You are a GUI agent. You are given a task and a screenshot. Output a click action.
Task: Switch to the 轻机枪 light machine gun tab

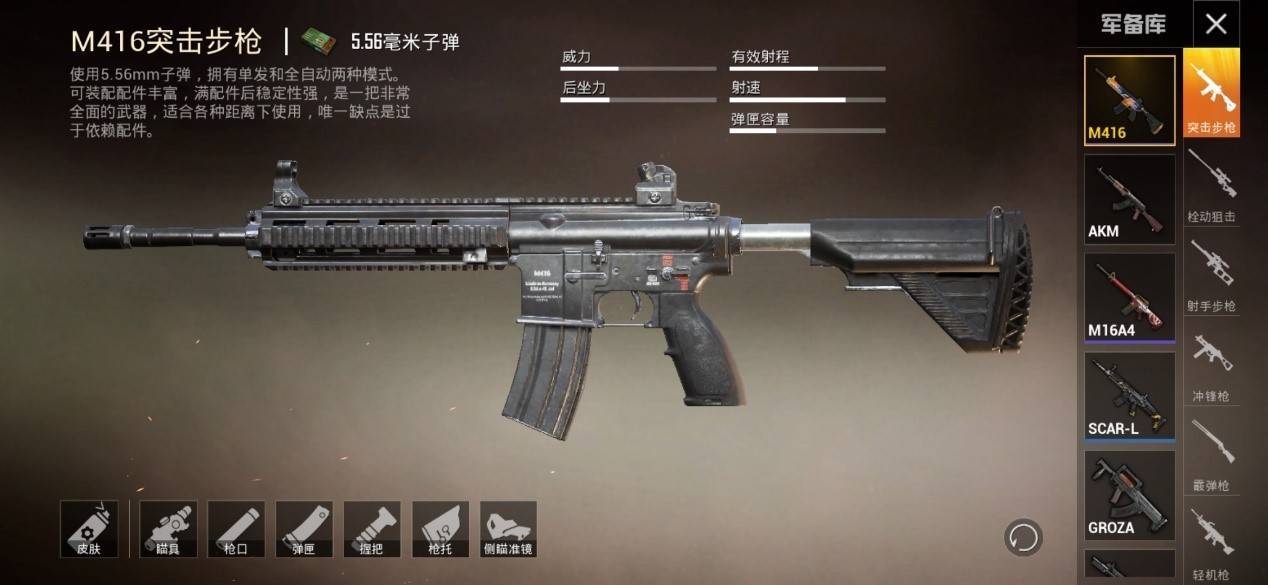point(1212,540)
